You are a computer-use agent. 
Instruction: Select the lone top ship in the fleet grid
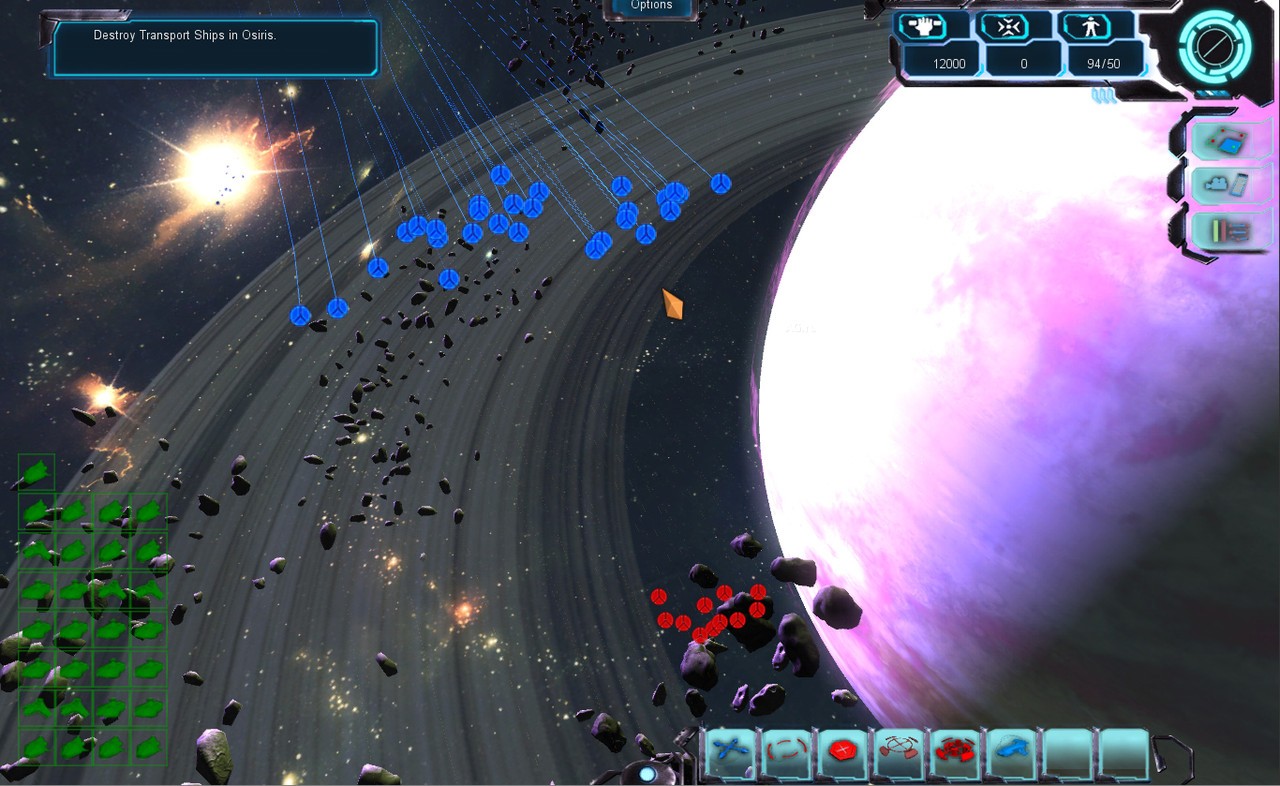(36, 472)
